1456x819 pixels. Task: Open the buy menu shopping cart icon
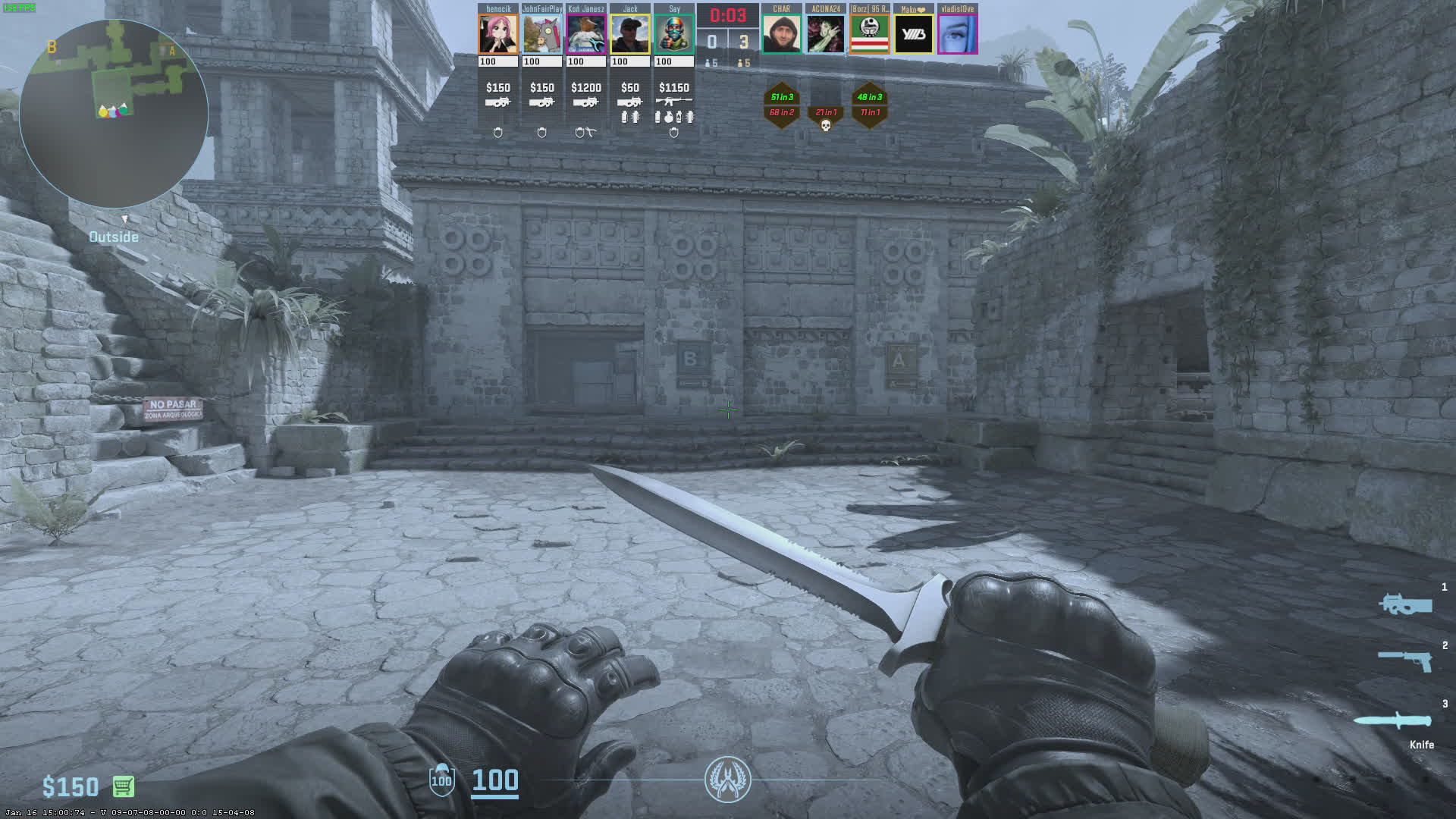tap(124, 786)
